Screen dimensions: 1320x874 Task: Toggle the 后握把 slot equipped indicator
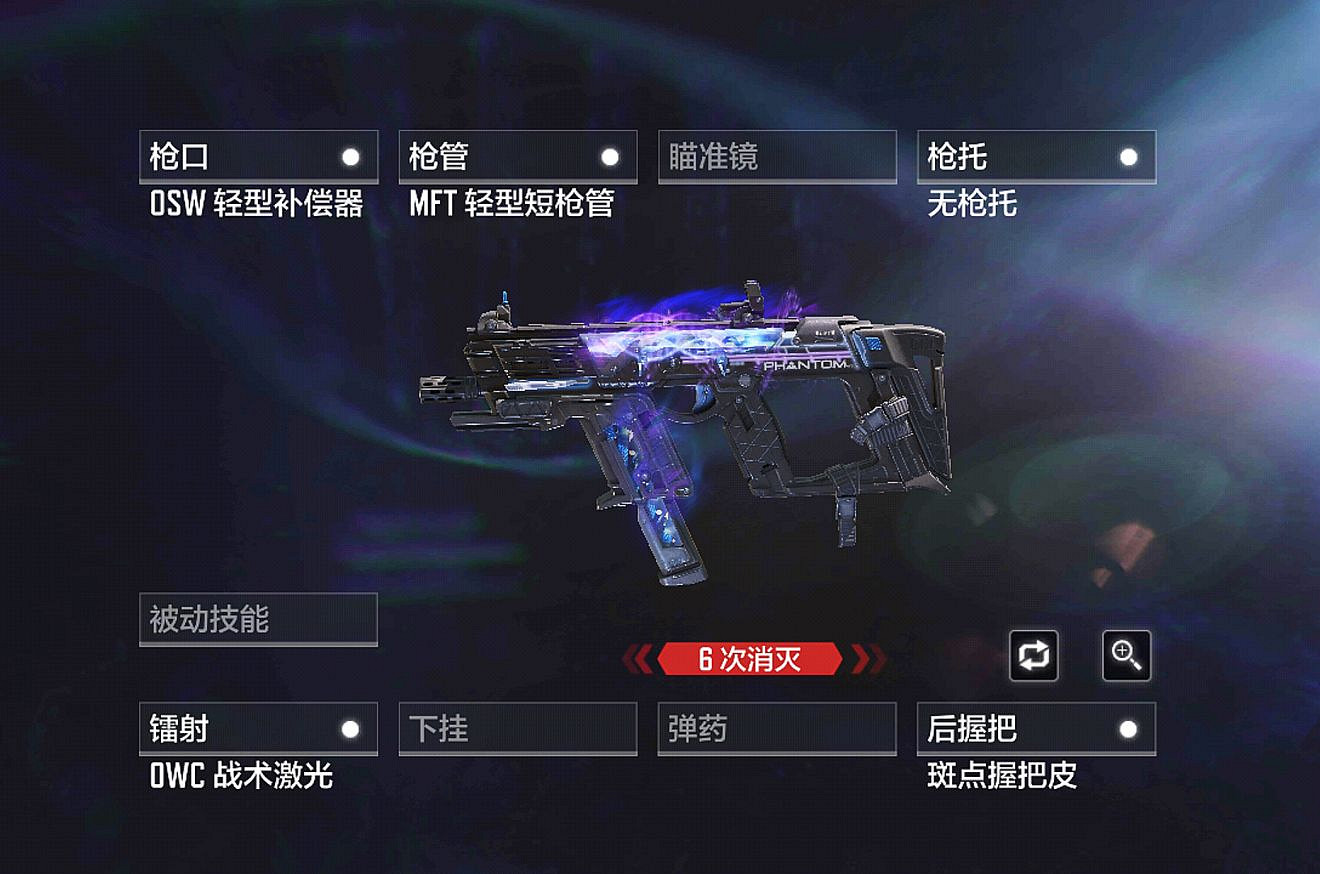1128,729
